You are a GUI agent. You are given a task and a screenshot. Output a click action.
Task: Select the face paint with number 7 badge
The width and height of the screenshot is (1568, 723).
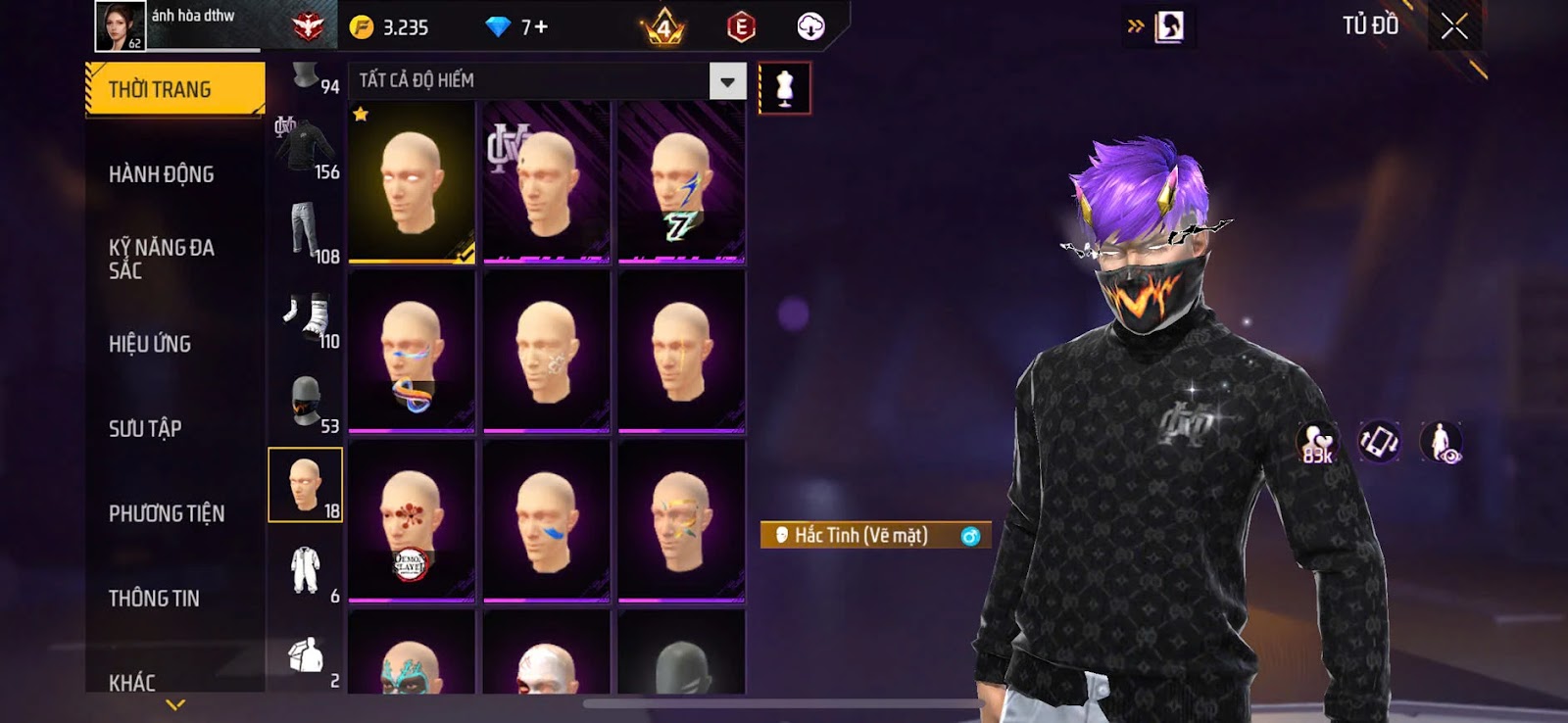tap(681, 182)
